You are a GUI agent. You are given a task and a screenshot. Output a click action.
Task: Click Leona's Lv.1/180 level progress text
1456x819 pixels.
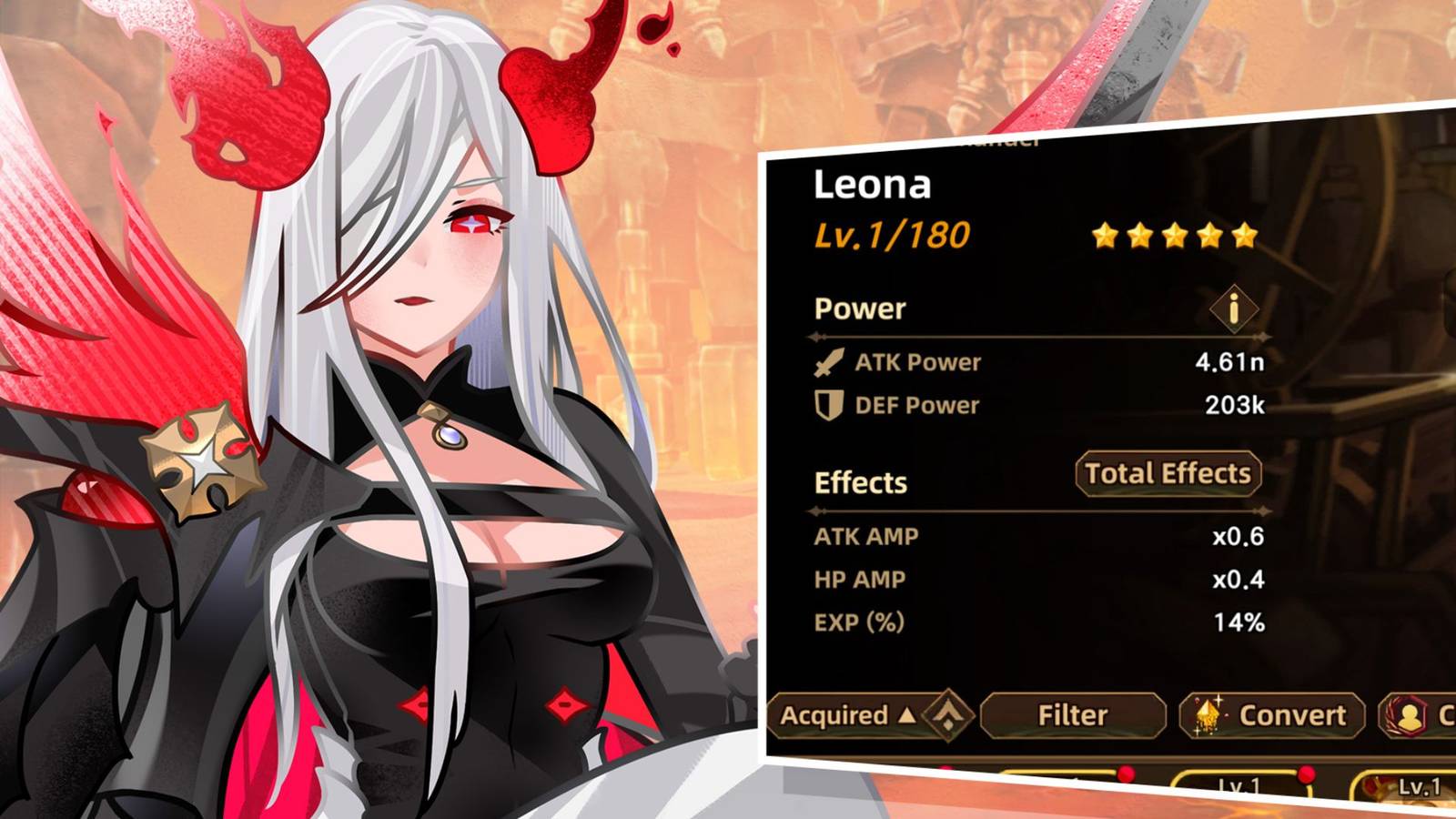892,233
